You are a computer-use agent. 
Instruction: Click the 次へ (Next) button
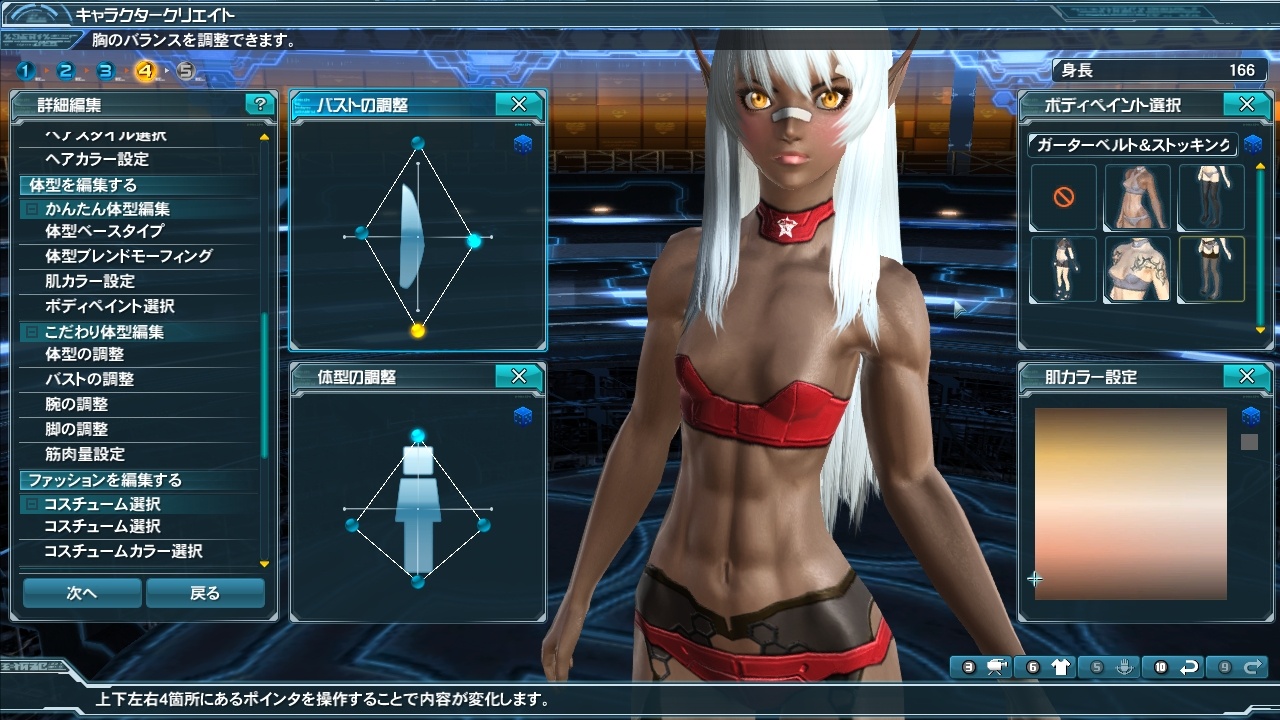pyautogui.click(x=82, y=593)
